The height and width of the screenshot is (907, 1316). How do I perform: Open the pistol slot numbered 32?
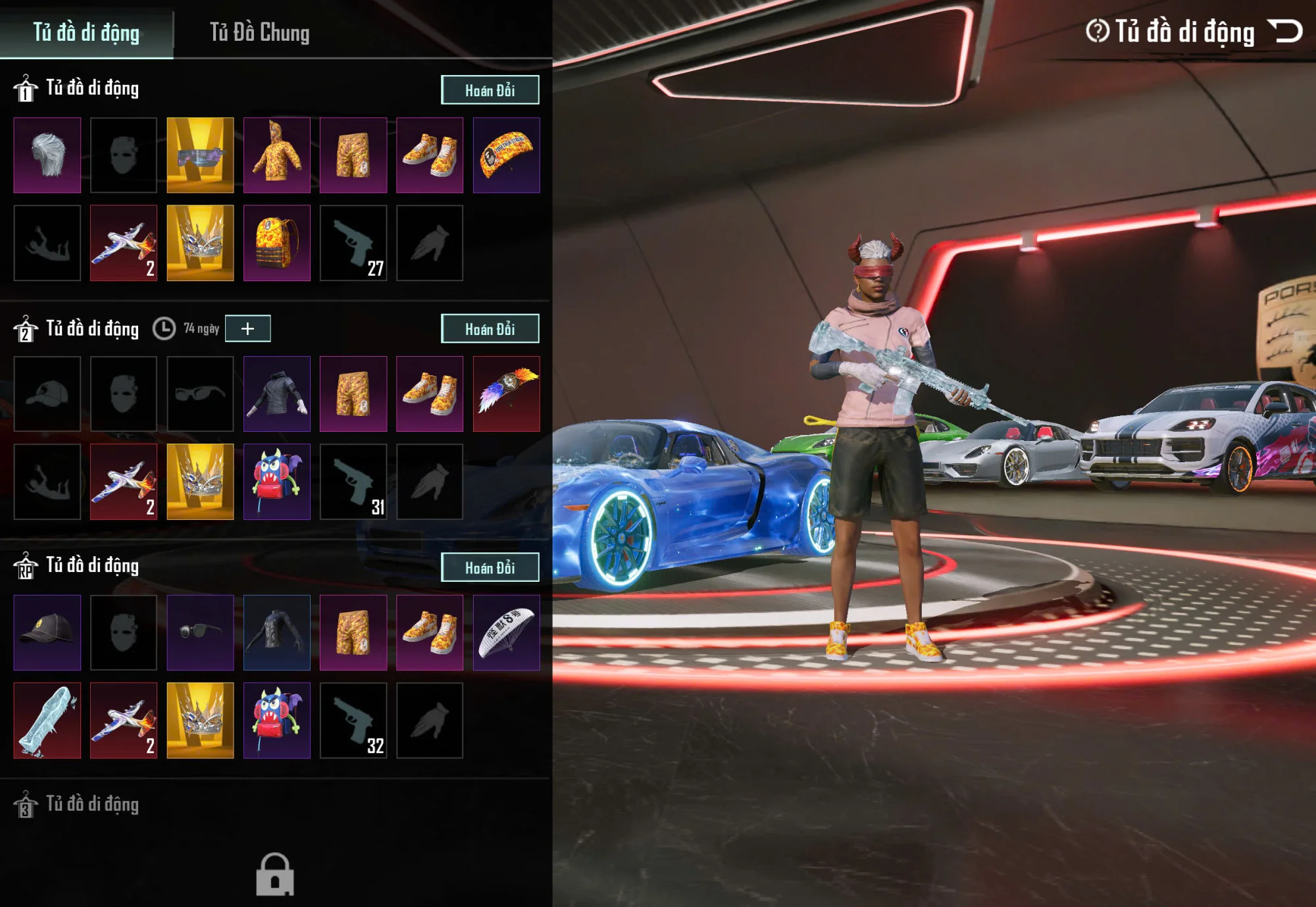[x=353, y=721]
